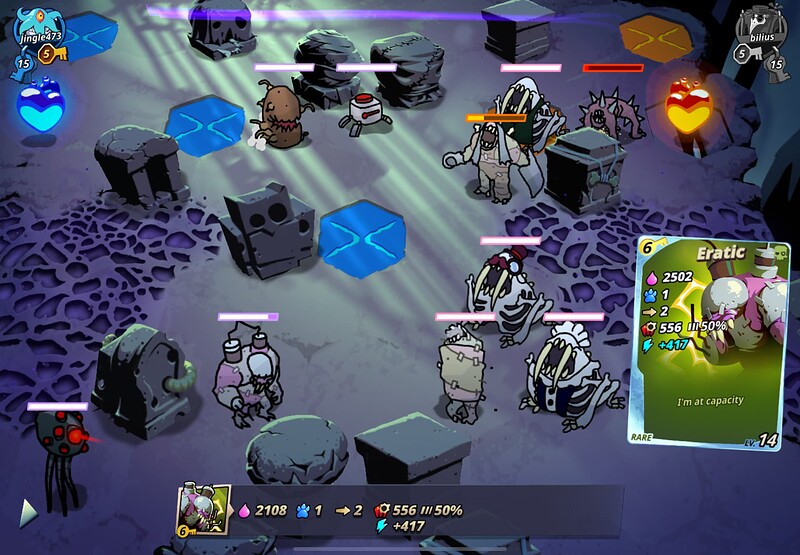Choose the blue hex tile beside the brown sack creature

[206, 125]
